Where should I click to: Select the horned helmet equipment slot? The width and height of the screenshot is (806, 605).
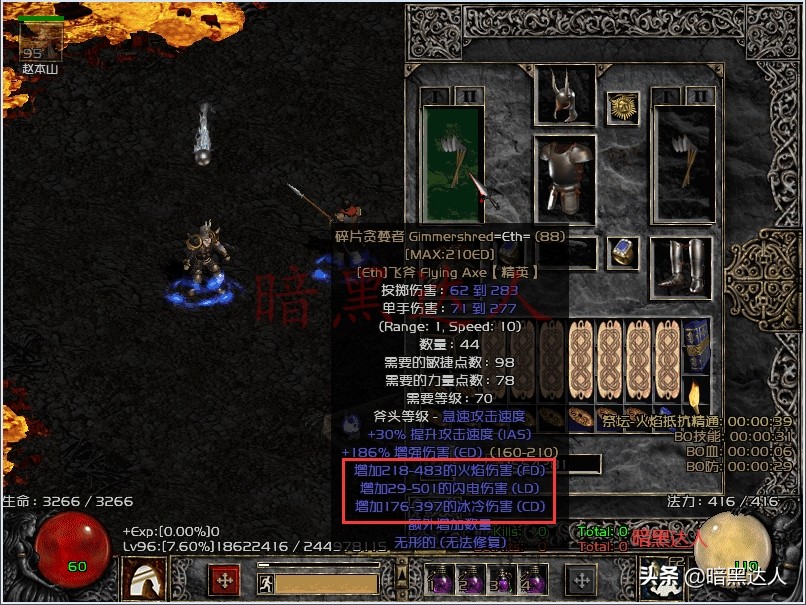(565, 97)
